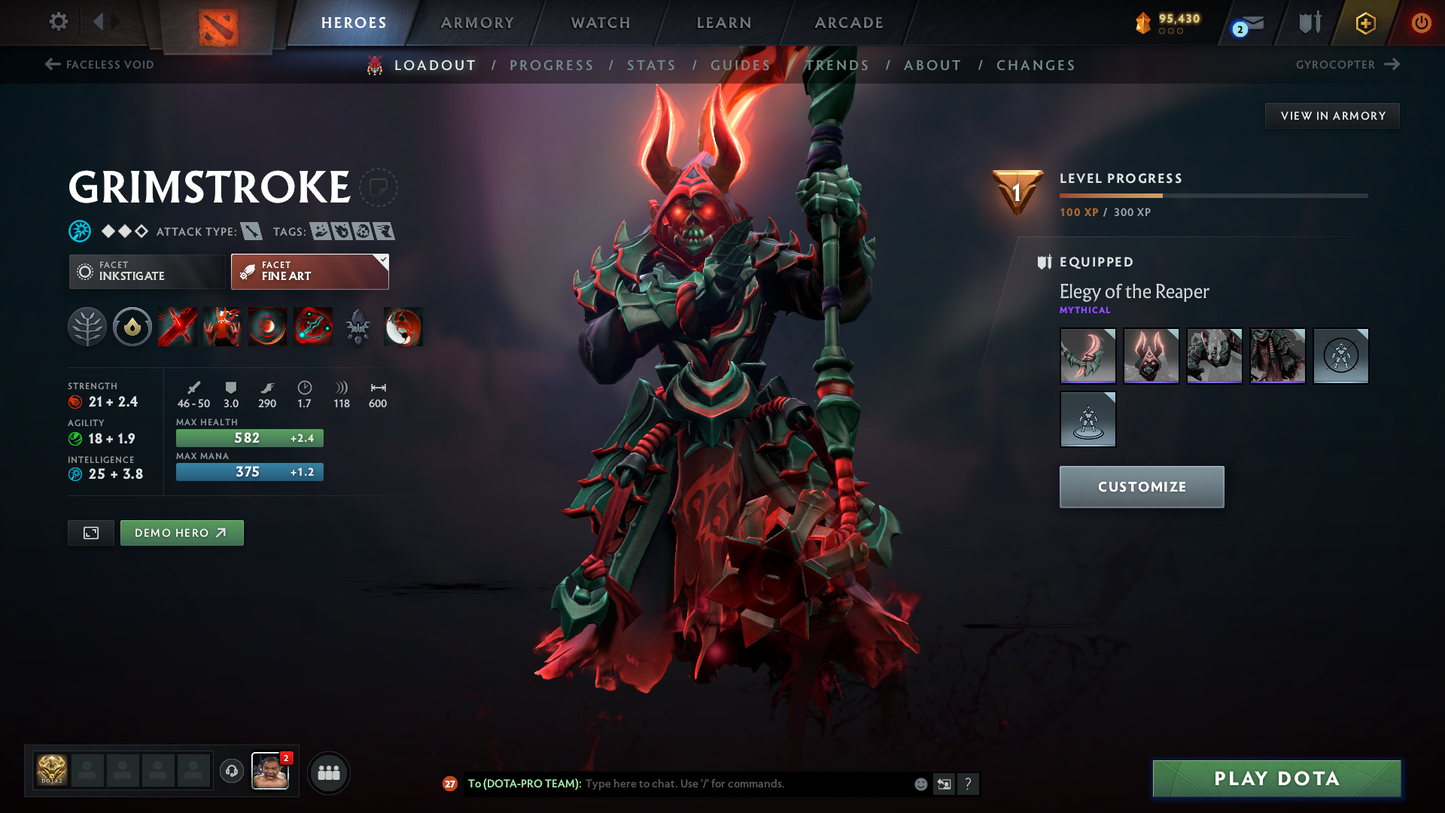1445x813 pixels.
Task: Click the Dota Plus hexagon icon
Action: coord(1366,22)
